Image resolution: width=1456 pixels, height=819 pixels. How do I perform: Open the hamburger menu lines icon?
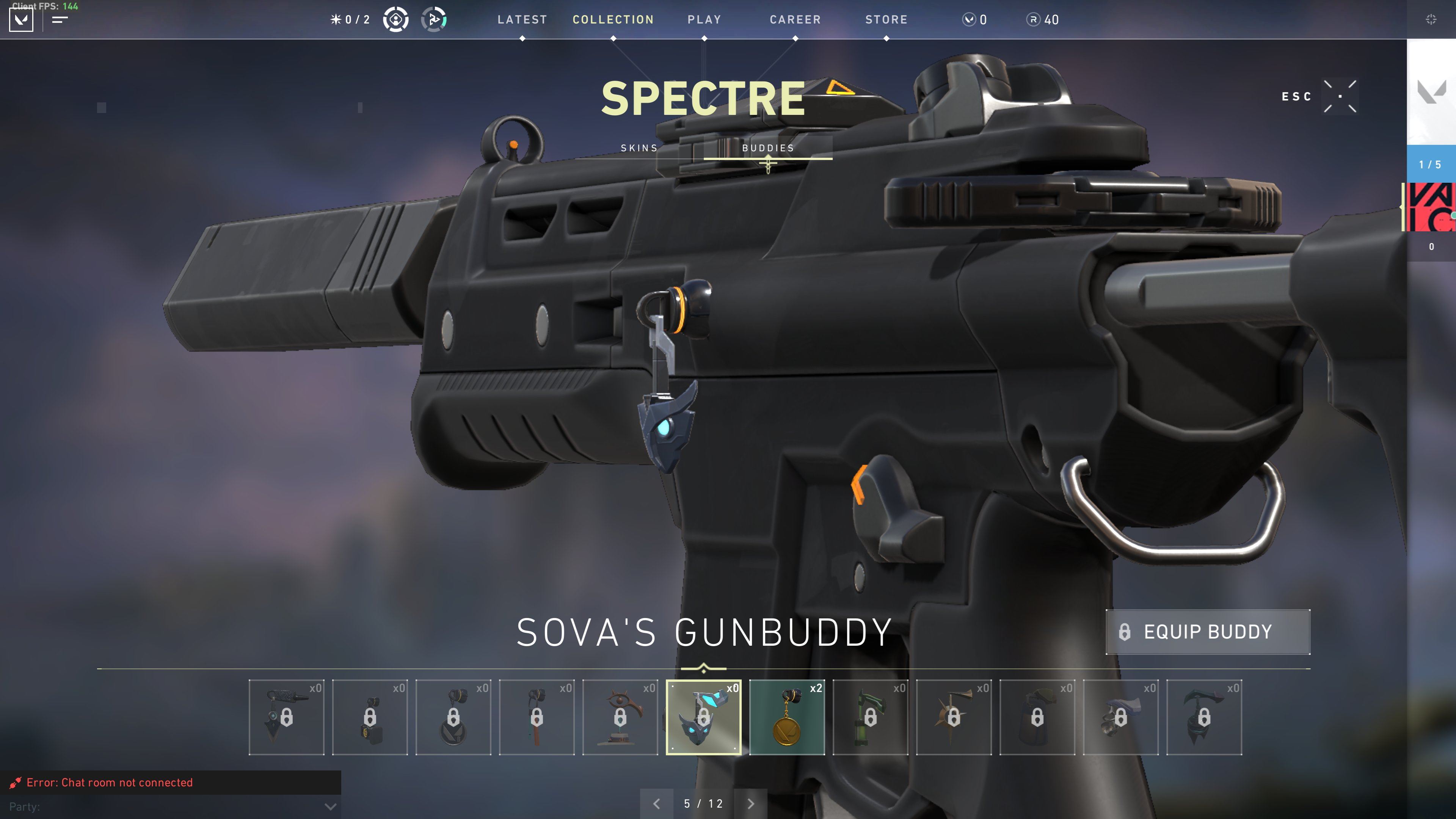coord(60,20)
